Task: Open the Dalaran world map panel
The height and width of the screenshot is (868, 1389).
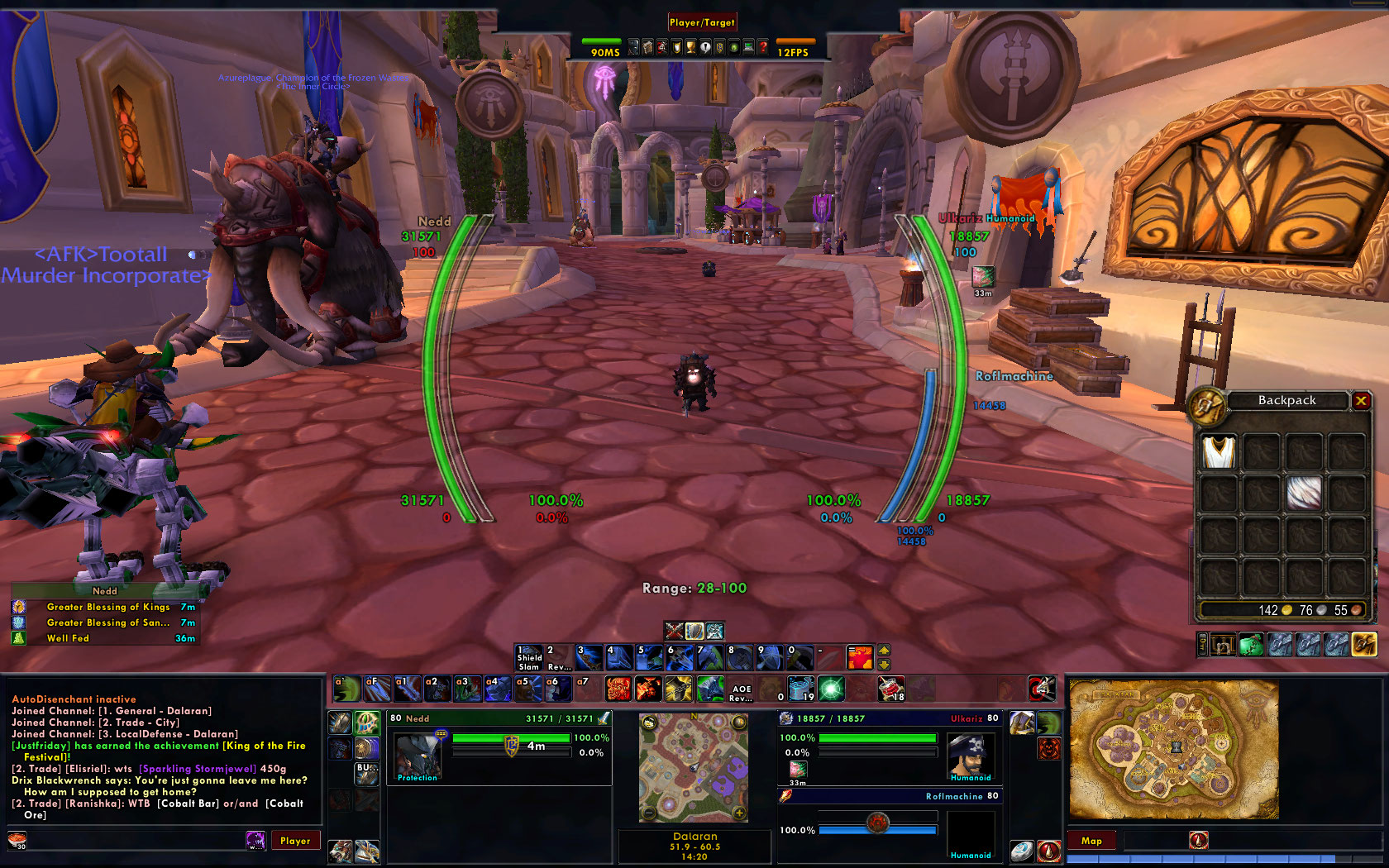Action: click(x=1174, y=749)
